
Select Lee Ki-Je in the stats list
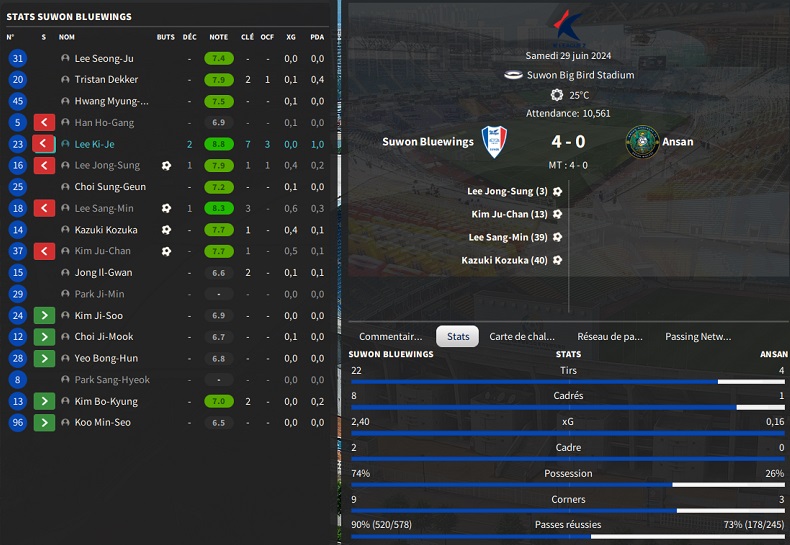pos(96,144)
